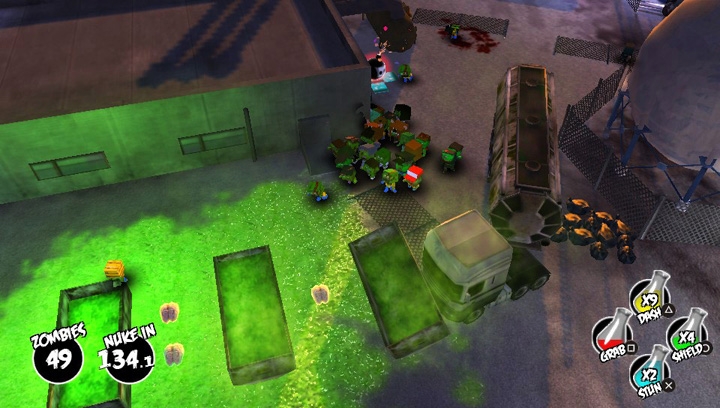The width and height of the screenshot is (720, 408).
Task: Trigger the green Shield flask ability
Action: click(x=685, y=334)
